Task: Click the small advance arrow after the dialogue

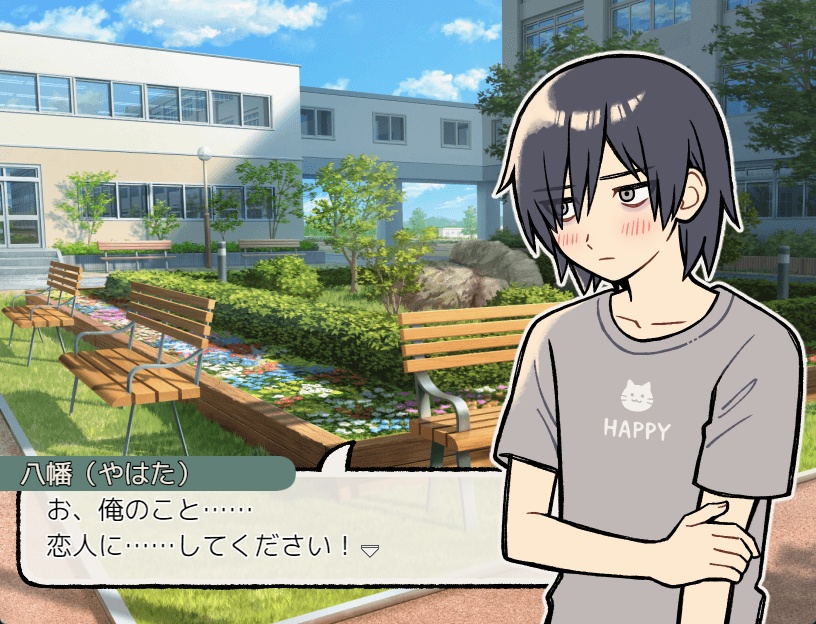Action: tap(369, 550)
